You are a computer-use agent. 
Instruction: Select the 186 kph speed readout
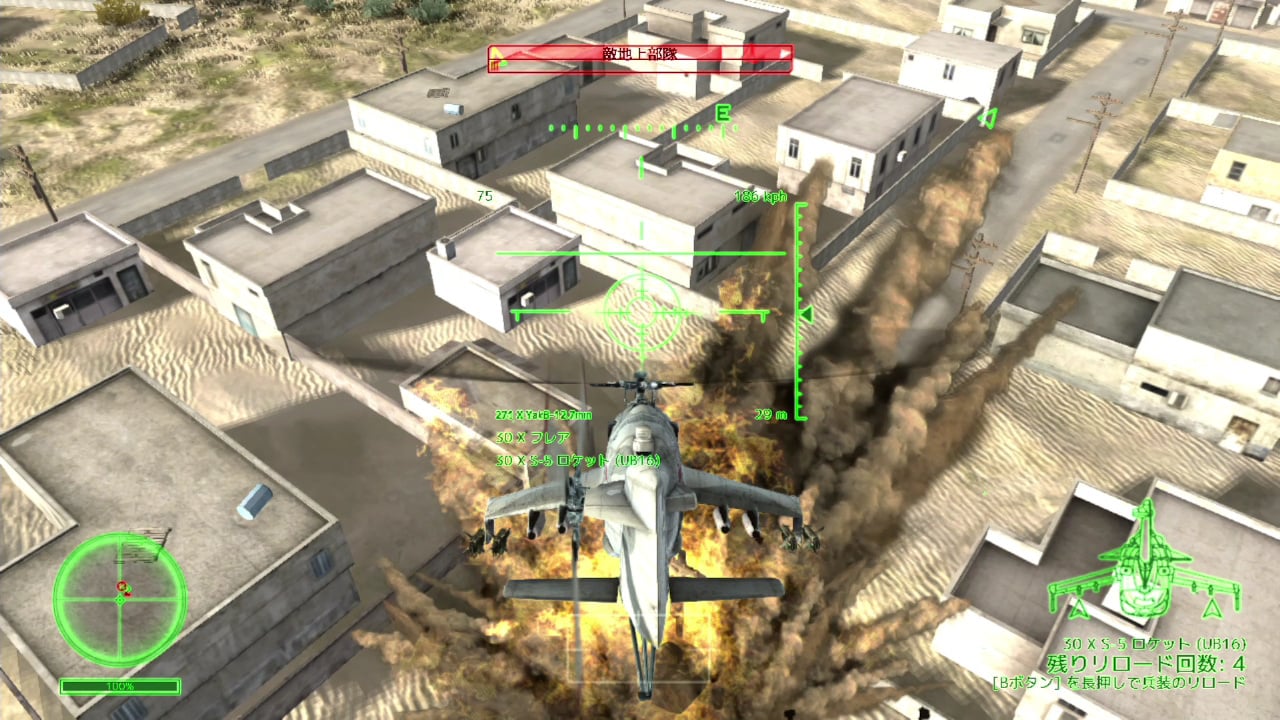point(762,196)
